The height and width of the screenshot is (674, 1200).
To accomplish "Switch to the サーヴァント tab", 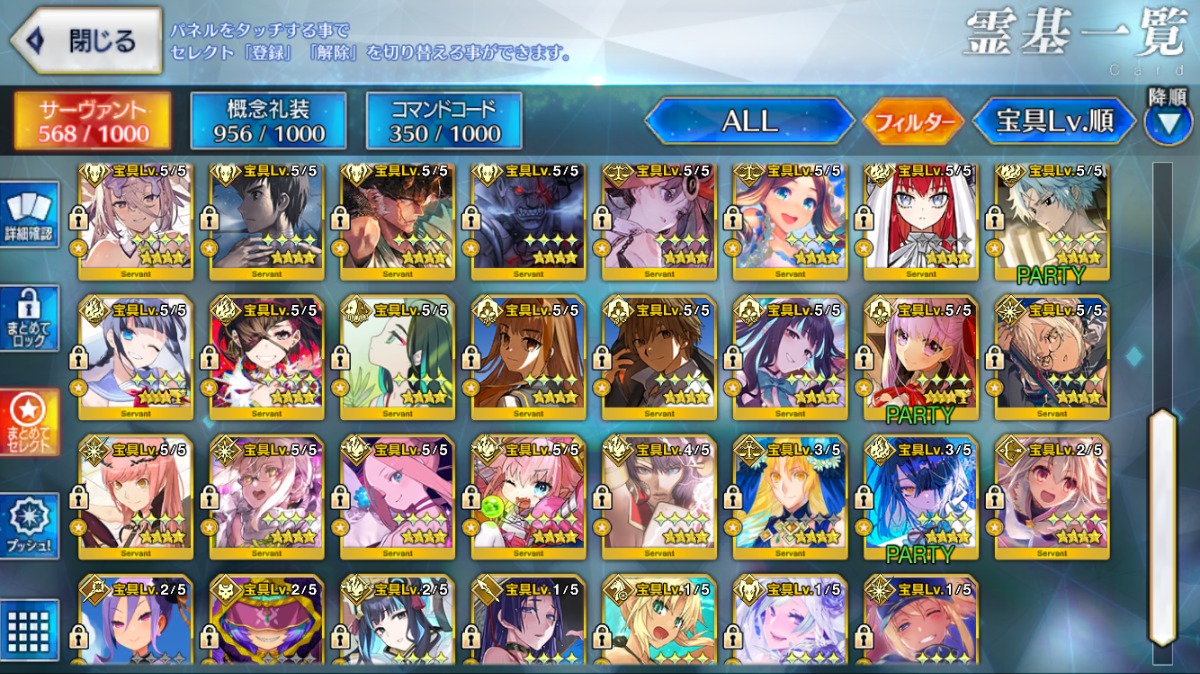I will [x=92, y=121].
